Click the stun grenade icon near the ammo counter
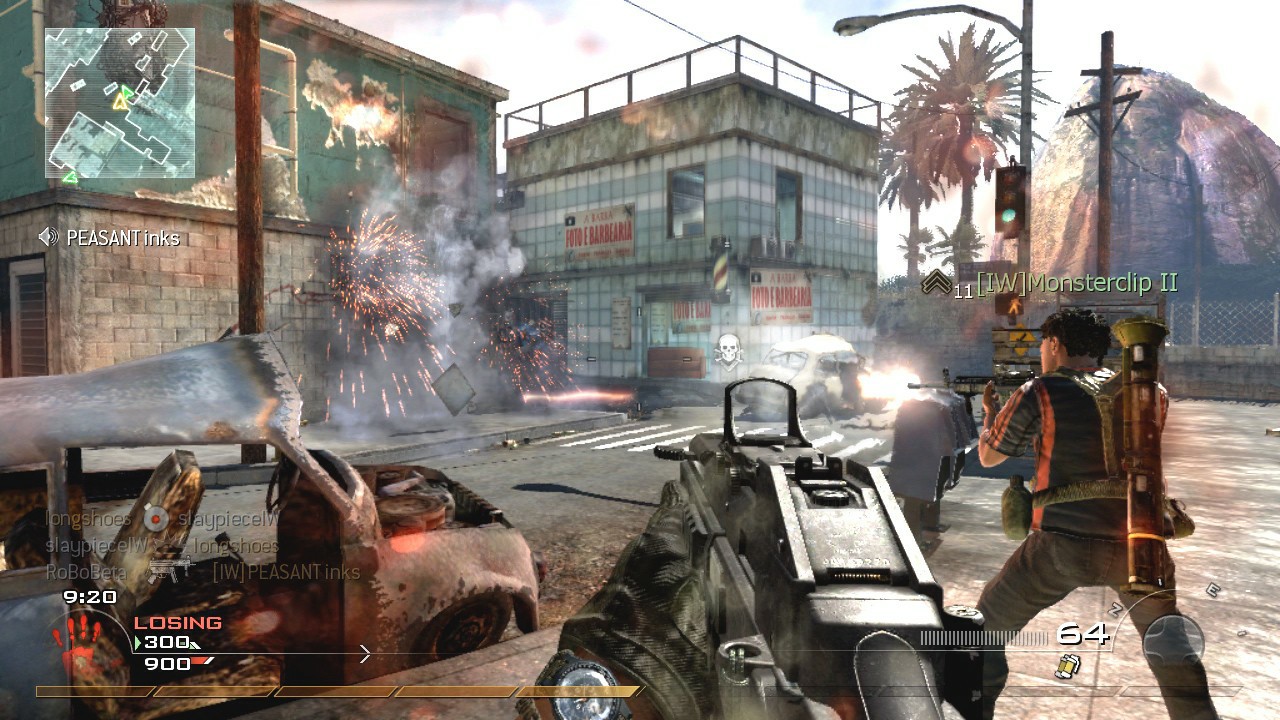The height and width of the screenshot is (720, 1280). [x=1069, y=667]
